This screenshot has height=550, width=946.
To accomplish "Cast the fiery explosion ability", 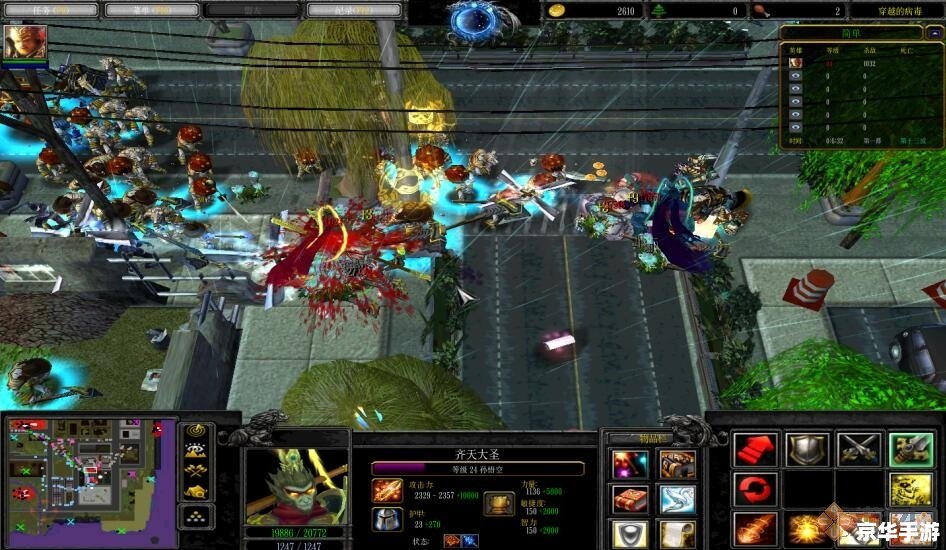I will click(806, 528).
